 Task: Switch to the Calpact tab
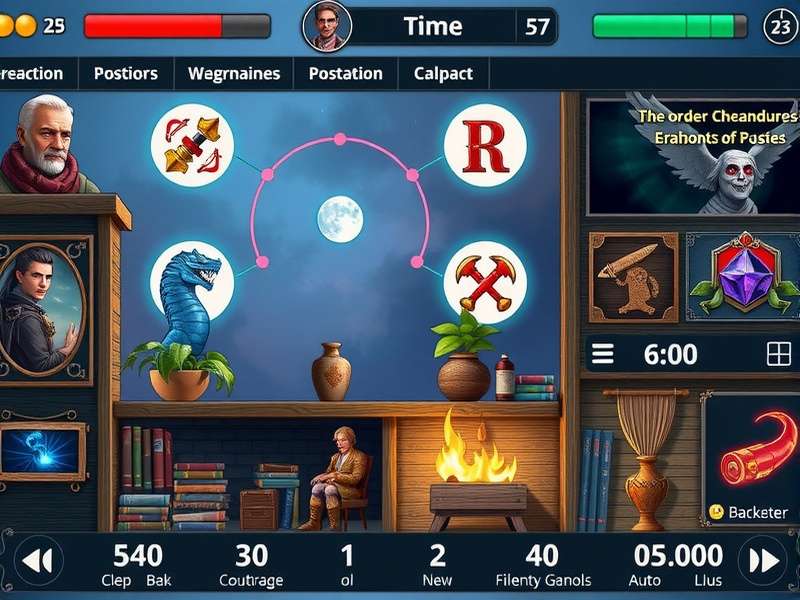pyautogui.click(x=443, y=73)
